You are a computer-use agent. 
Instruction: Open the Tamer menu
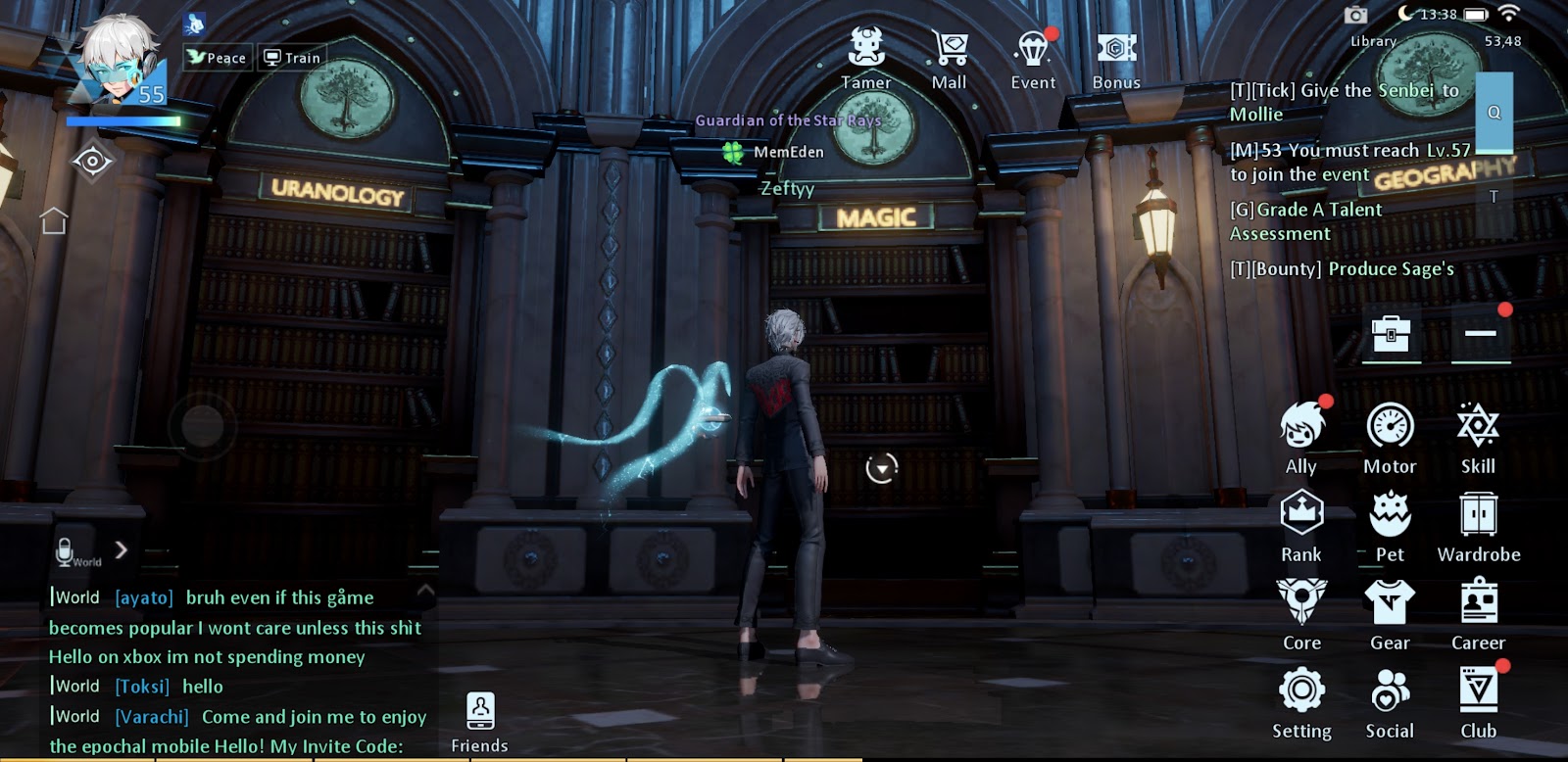(866, 58)
